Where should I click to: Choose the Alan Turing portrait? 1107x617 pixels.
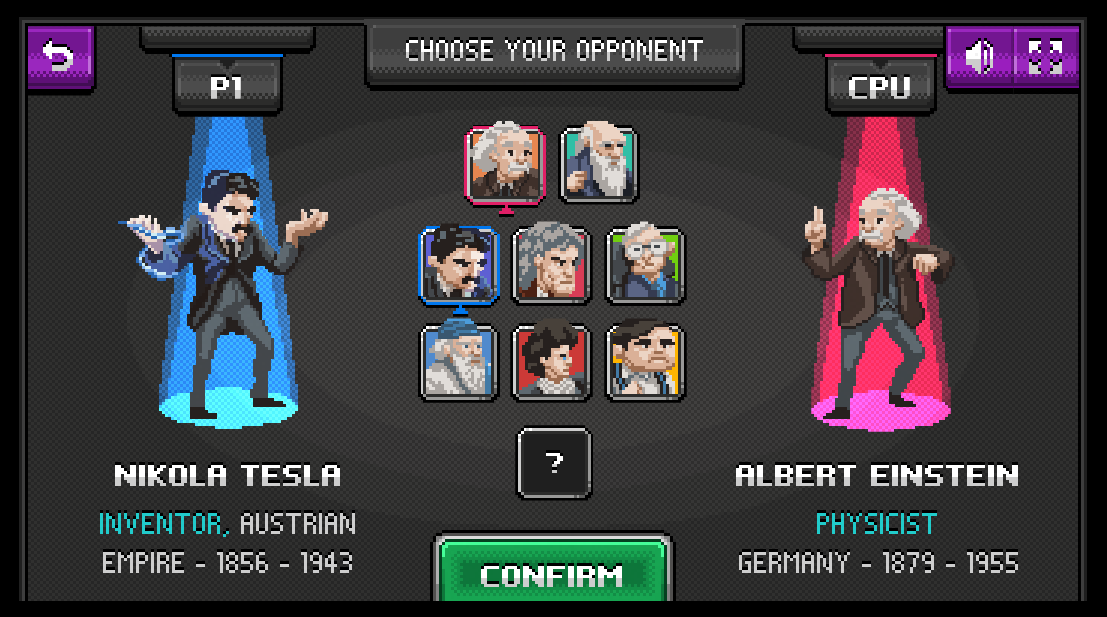pyautogui.click(x=645, y=362)
